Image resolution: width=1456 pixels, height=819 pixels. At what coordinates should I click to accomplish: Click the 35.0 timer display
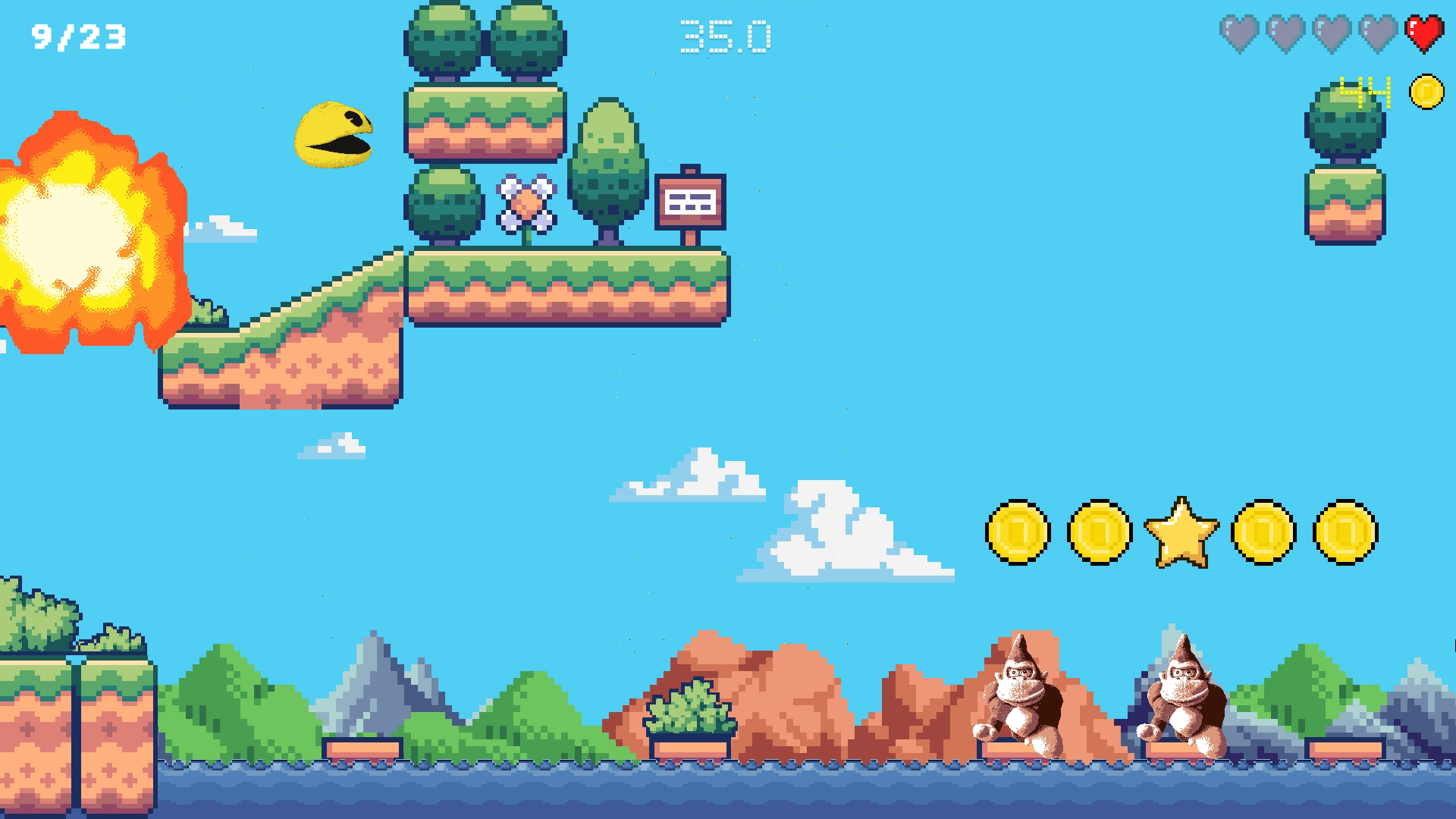[x=726, y=34]
